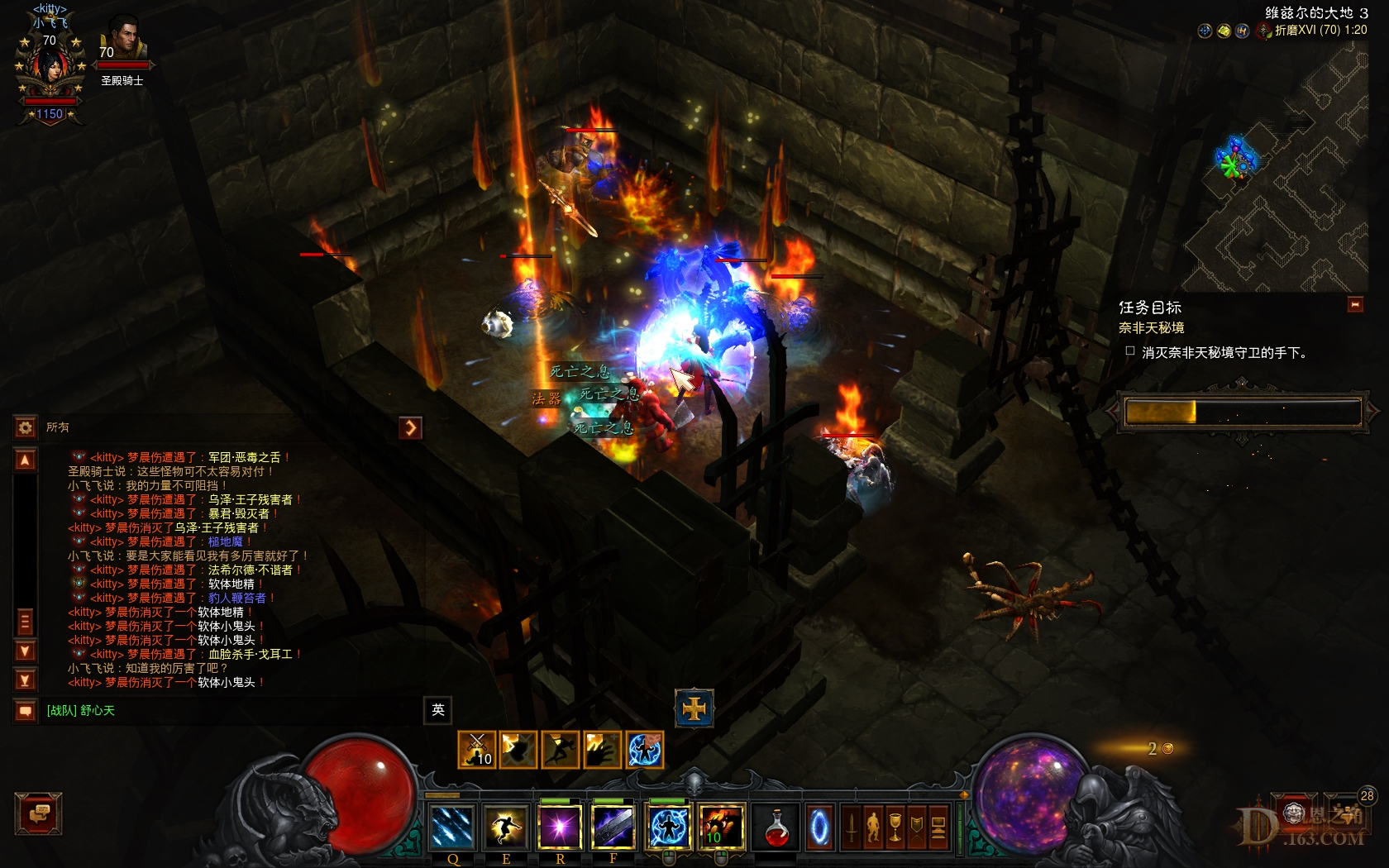This screenshot has width=1389, height=868.
Task: Expand the quest log beside 任务目标
Action: 1354,304
